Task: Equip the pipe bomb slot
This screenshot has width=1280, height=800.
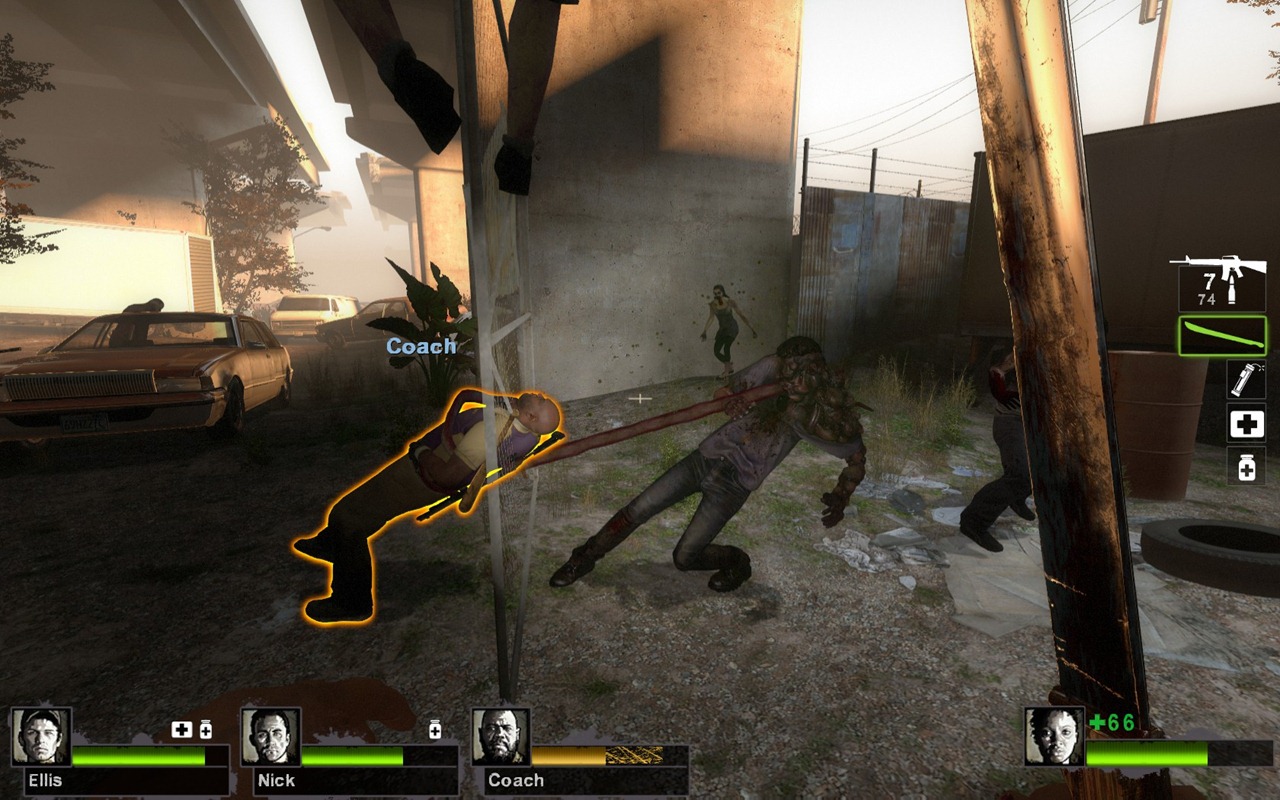Action: pos(1246,381)
